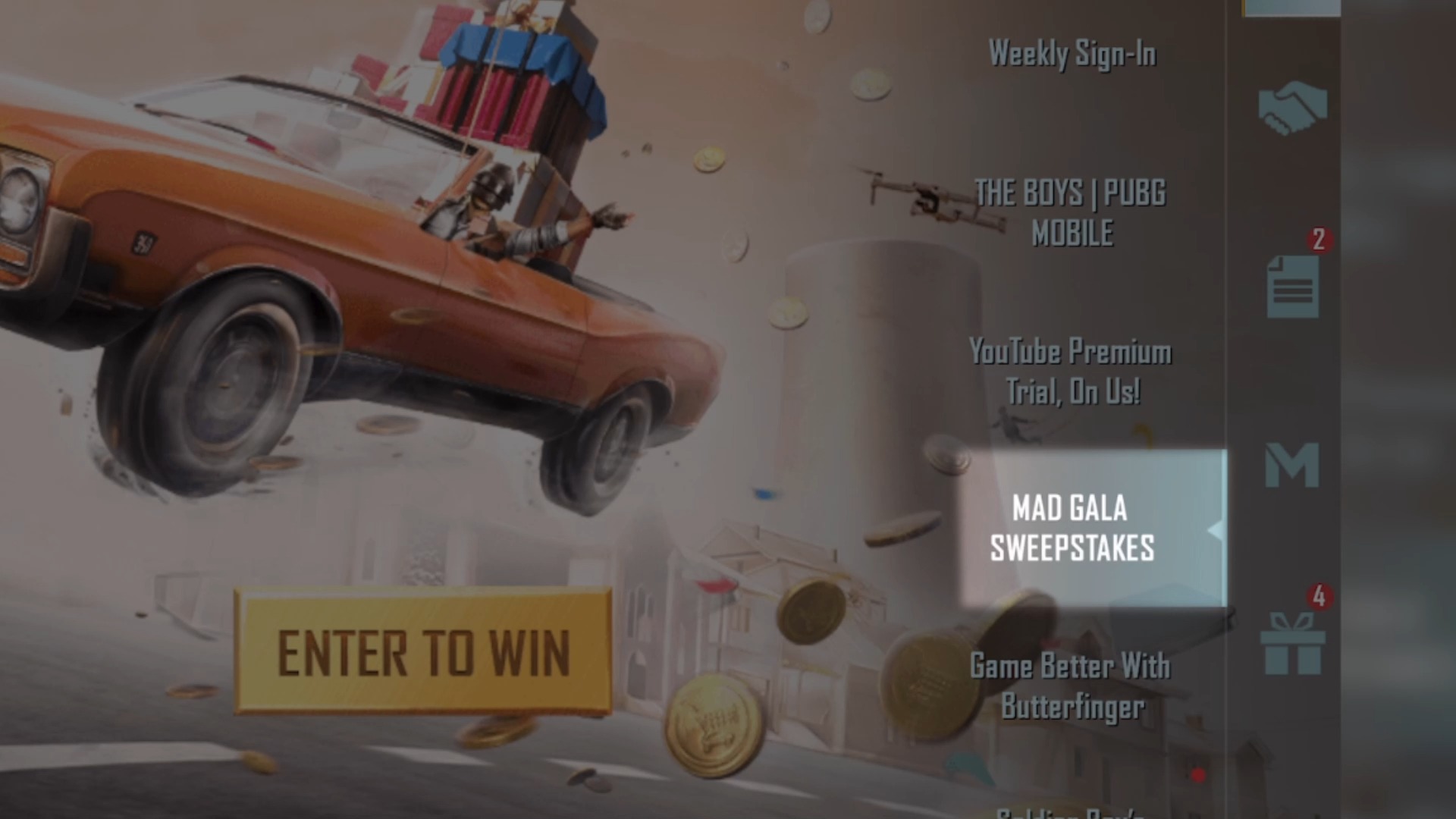Screen dimensions: 1456x819
Task: Open THE BOYS | PUBG MOBILE event
Action: [x=1071, y=213]
